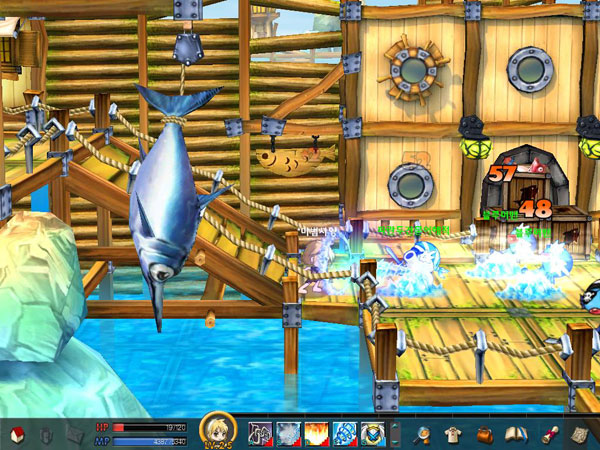
Task: Open the red-ribboned scroll icon
Action: point(548,434)
